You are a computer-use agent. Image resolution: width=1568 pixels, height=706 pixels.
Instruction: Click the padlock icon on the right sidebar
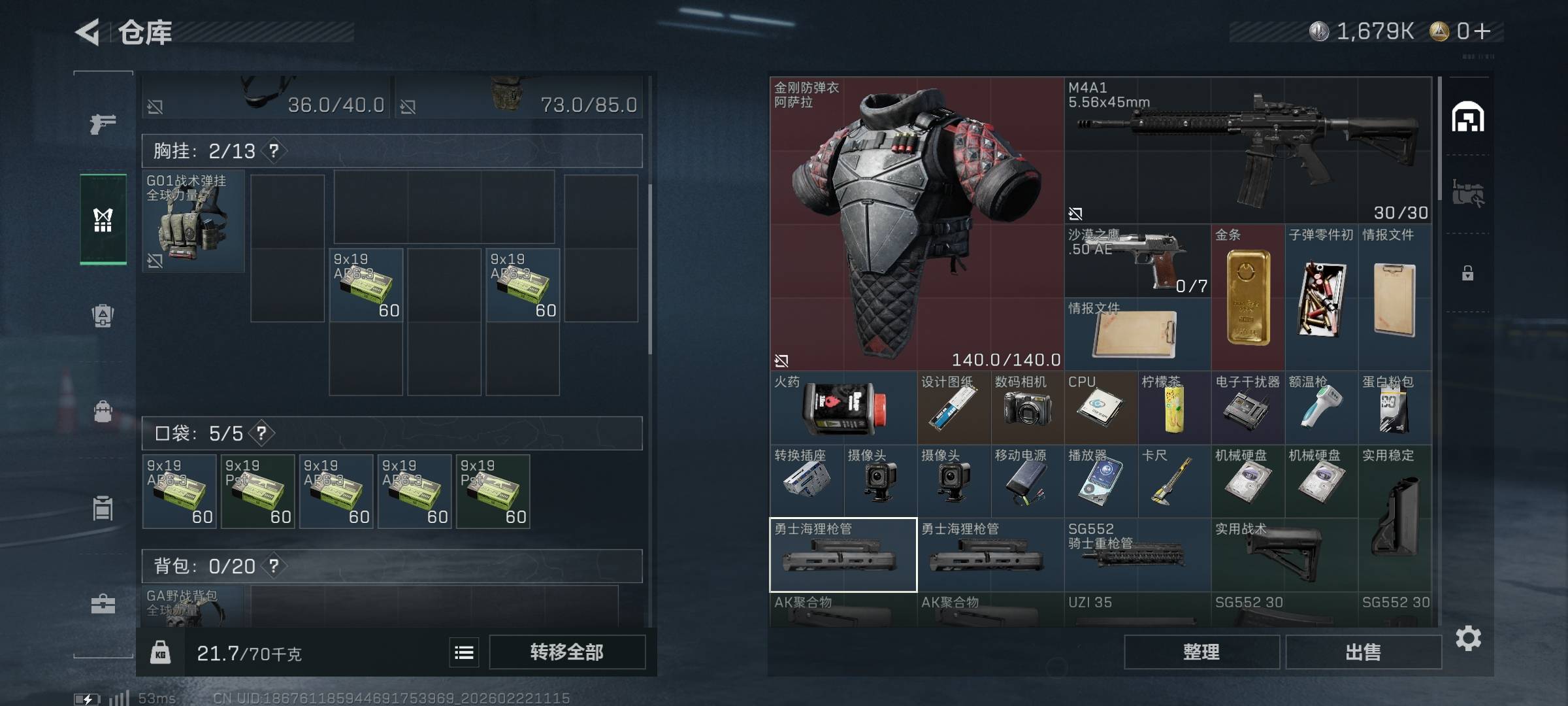(1467, 273)
